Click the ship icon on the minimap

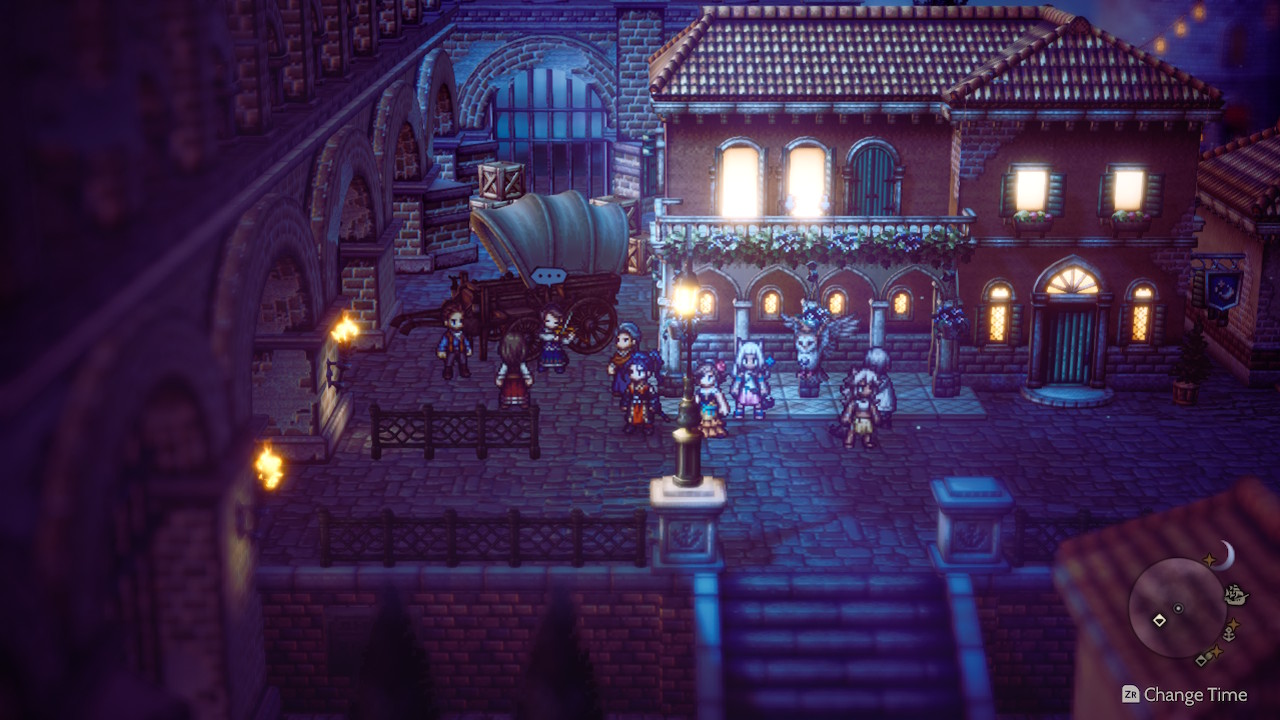pyautogui.click(x=1235, y=594)
